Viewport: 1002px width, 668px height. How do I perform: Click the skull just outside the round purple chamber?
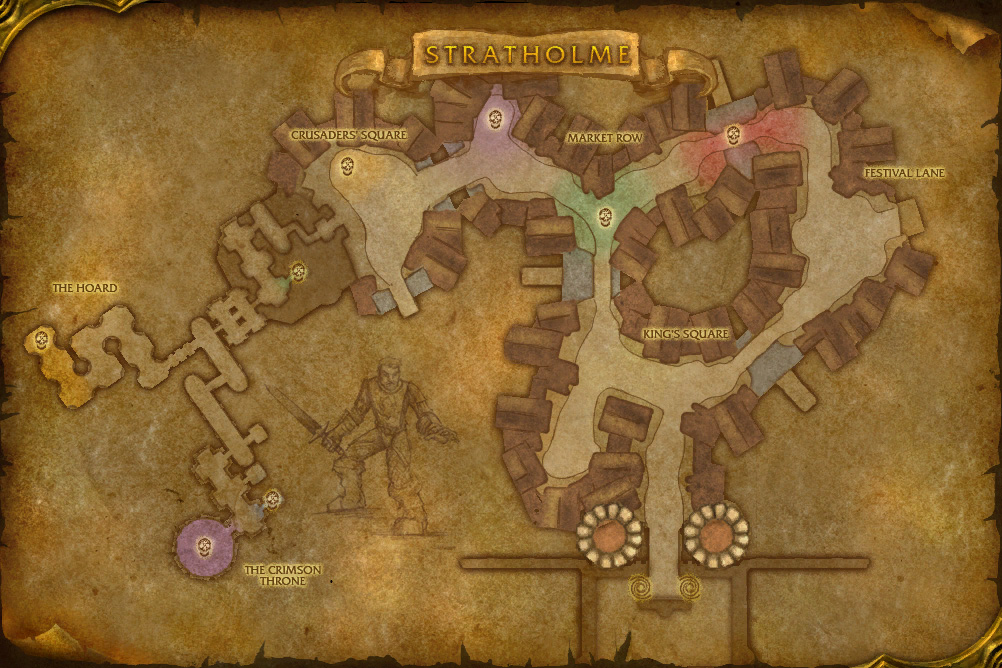click(x=271, y=497)
